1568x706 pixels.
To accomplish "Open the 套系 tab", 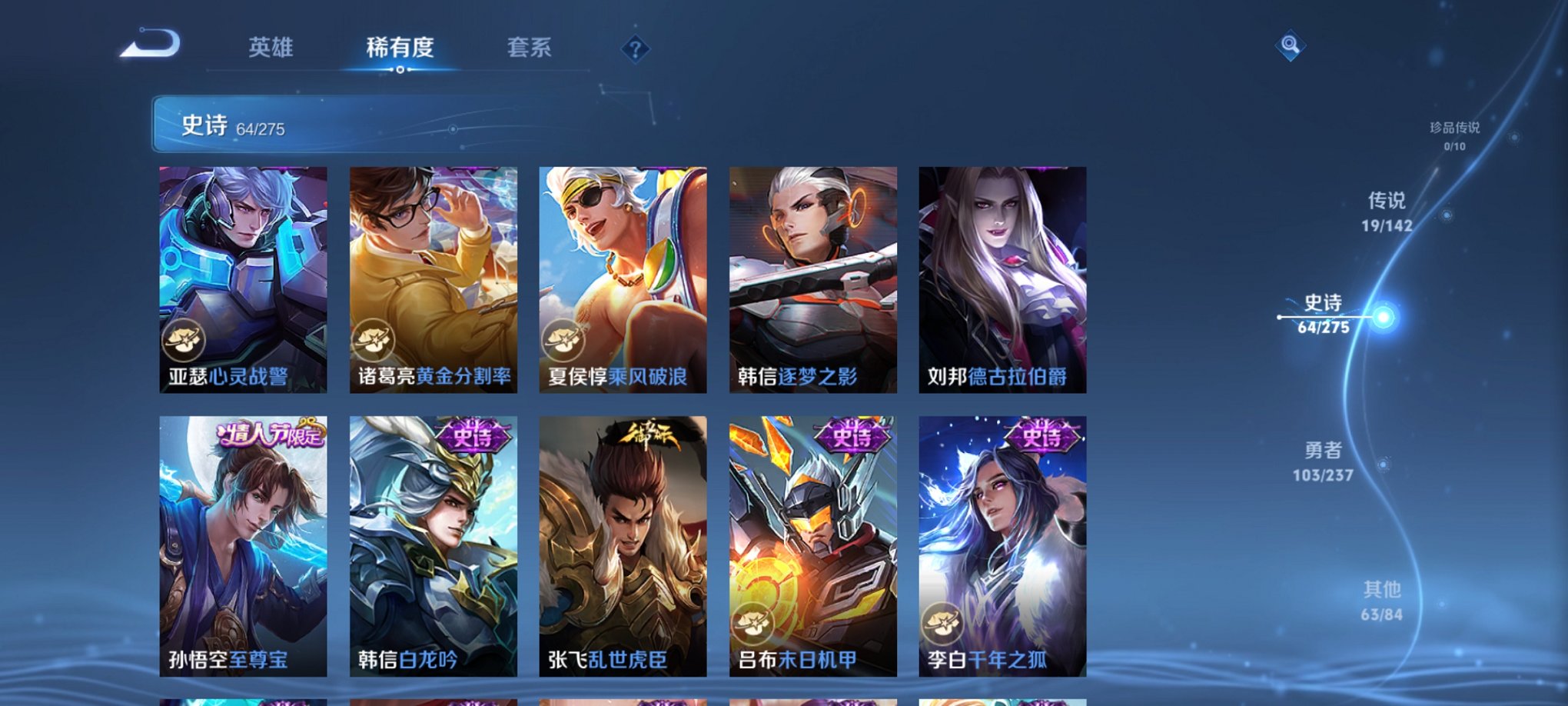I will (x=531, y=48).
